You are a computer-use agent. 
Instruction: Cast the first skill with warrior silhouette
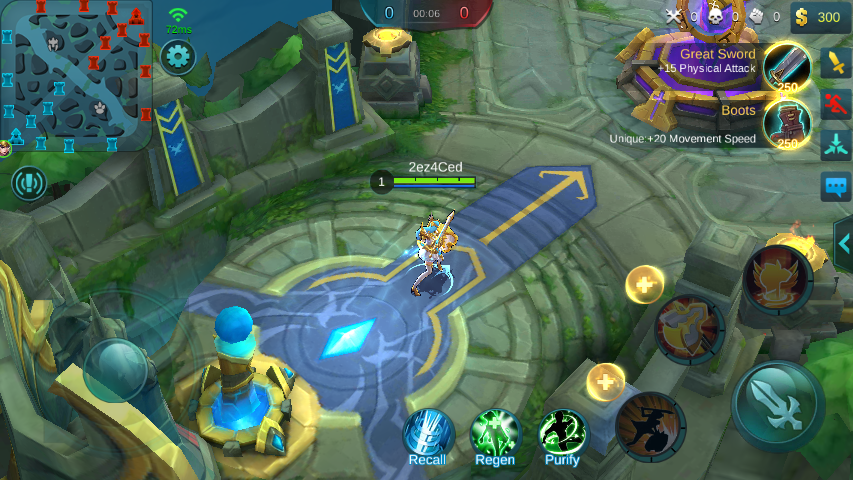click(651, 427)
